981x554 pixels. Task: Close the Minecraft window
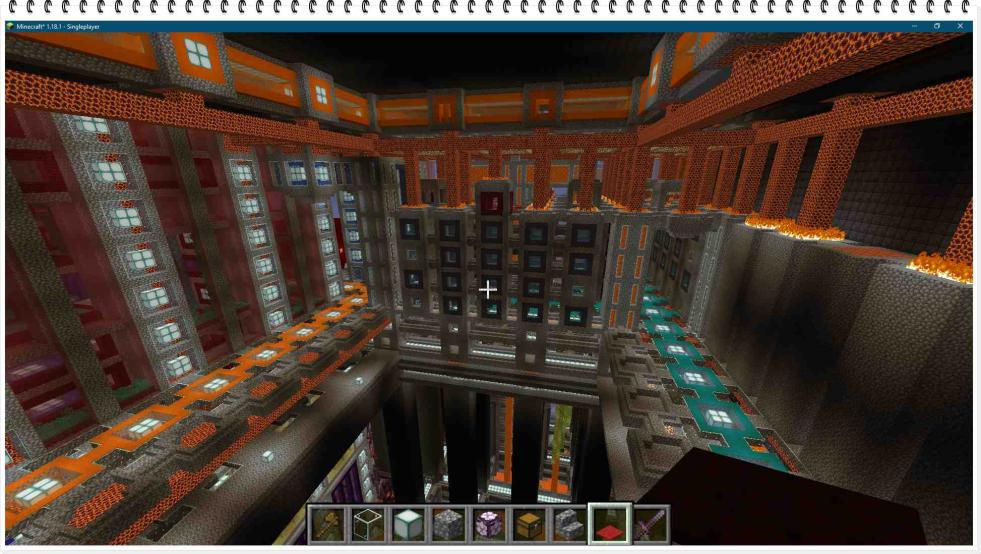coord(960,26)
